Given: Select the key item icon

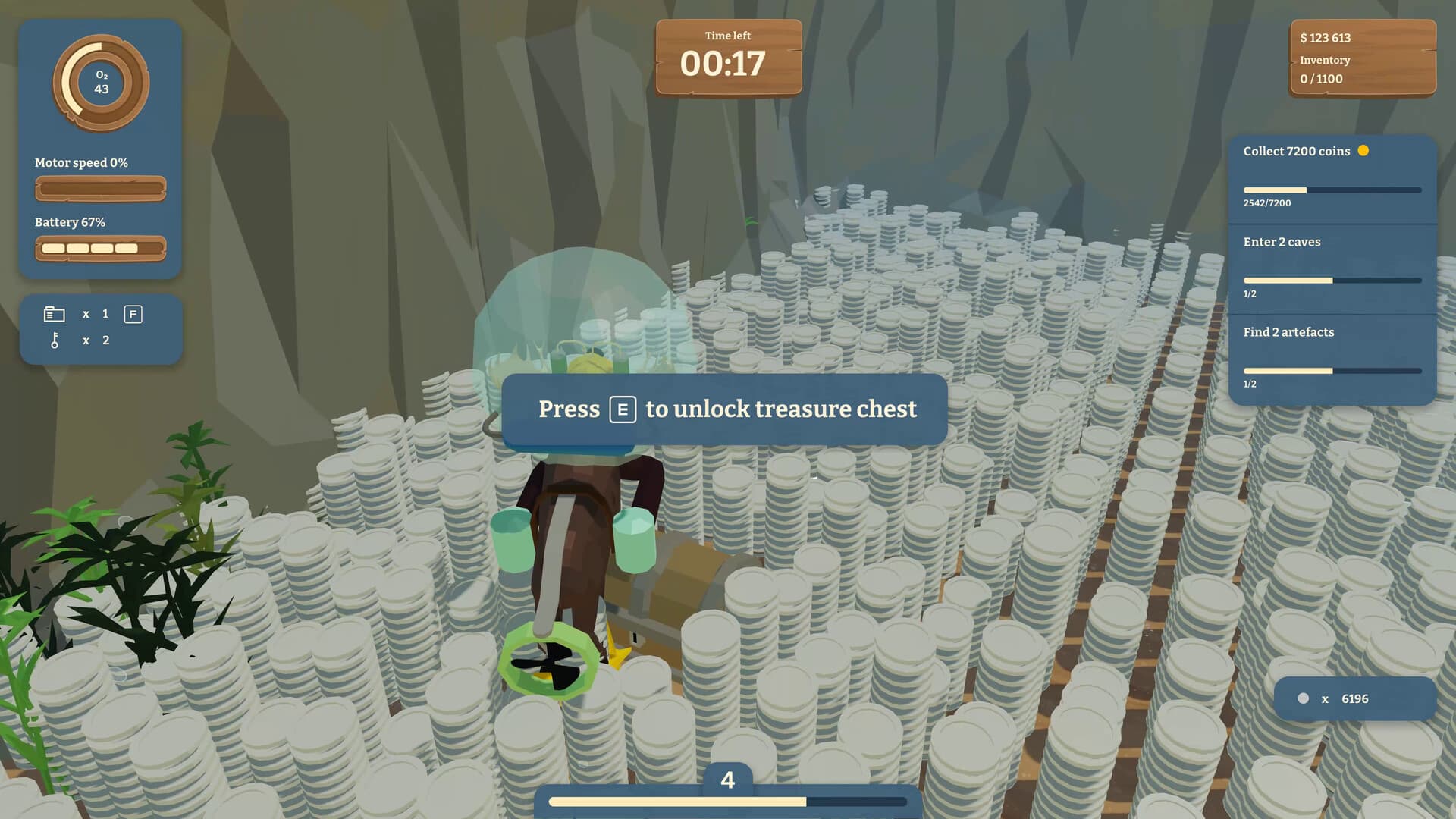Looking at the screenshot, I should pos(54,340).
